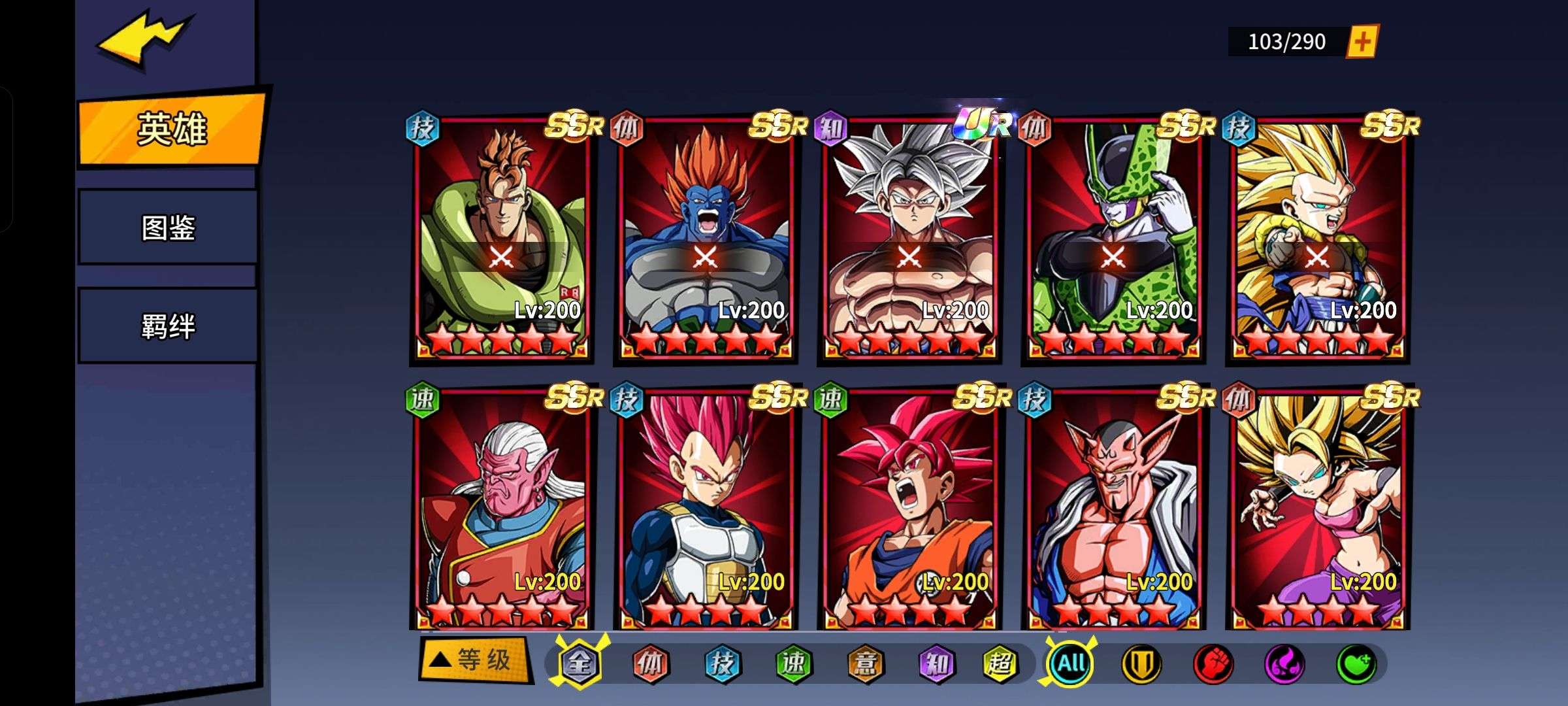Select the Dabura demon king card
This screenshot has height=706, width=1568.
pos(1113,510)
